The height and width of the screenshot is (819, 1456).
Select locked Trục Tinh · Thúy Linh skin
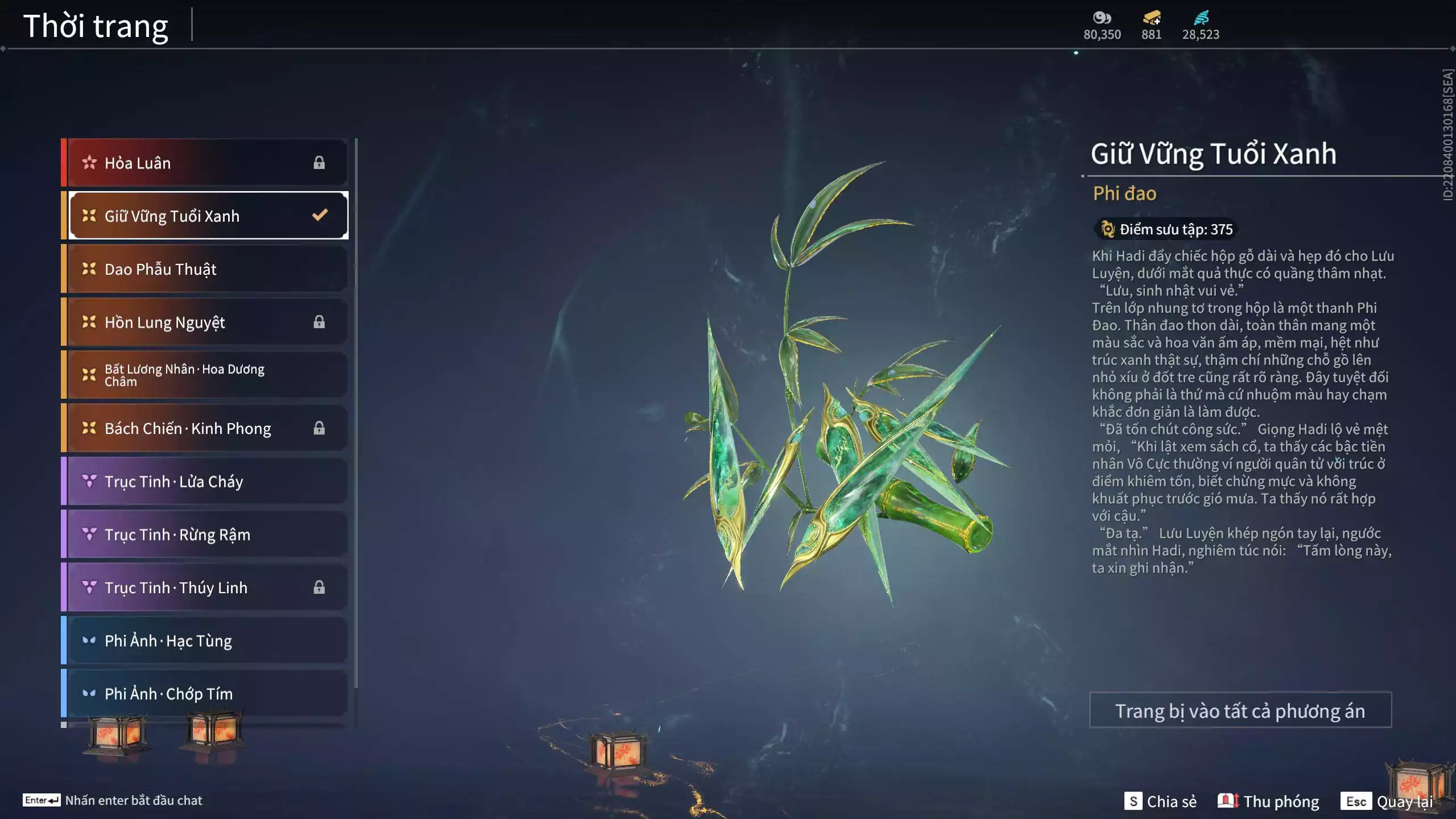[205, 588]
